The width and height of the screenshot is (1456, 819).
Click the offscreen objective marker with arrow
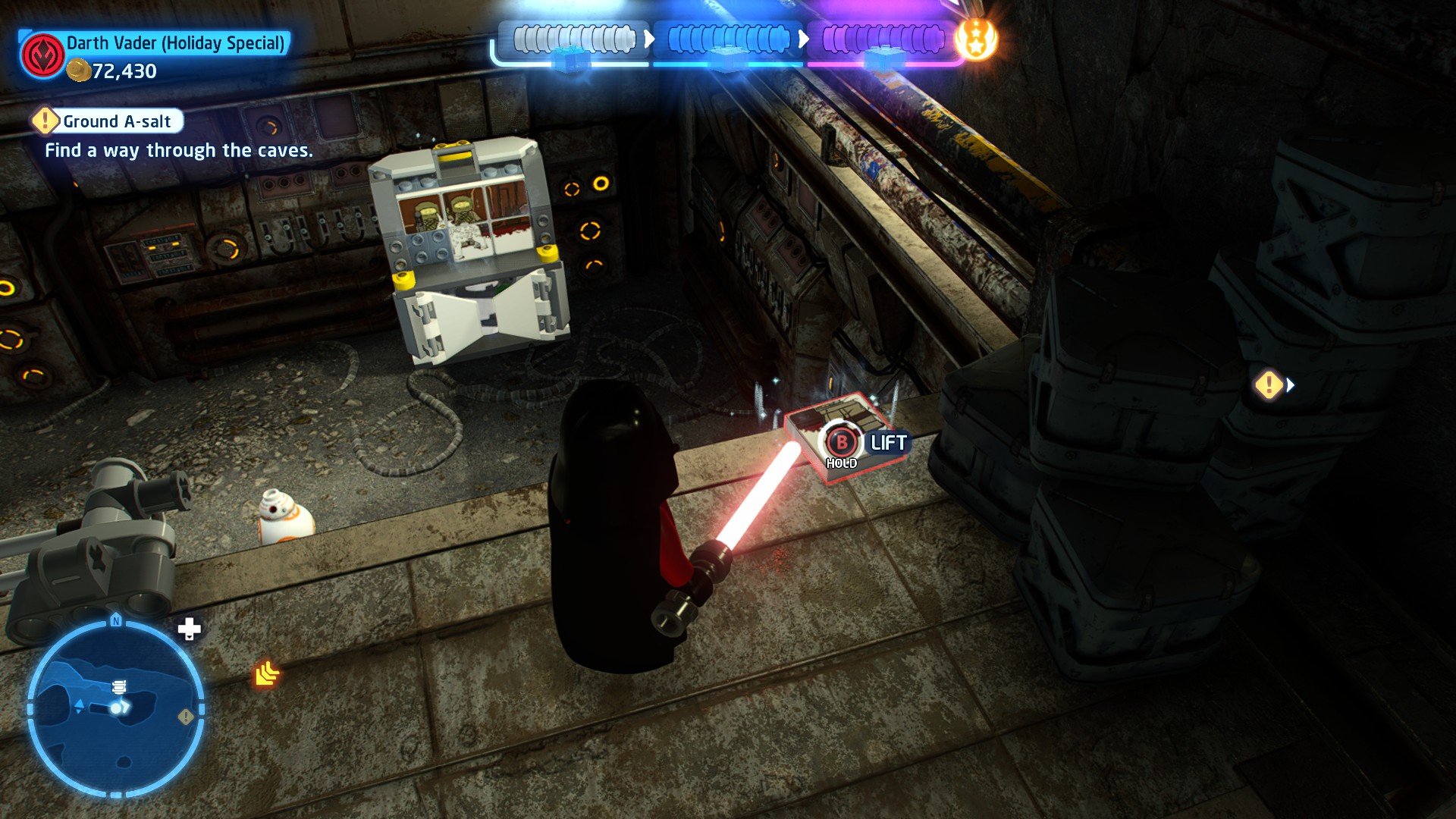pyautogui.click(x=1274, y=385)
